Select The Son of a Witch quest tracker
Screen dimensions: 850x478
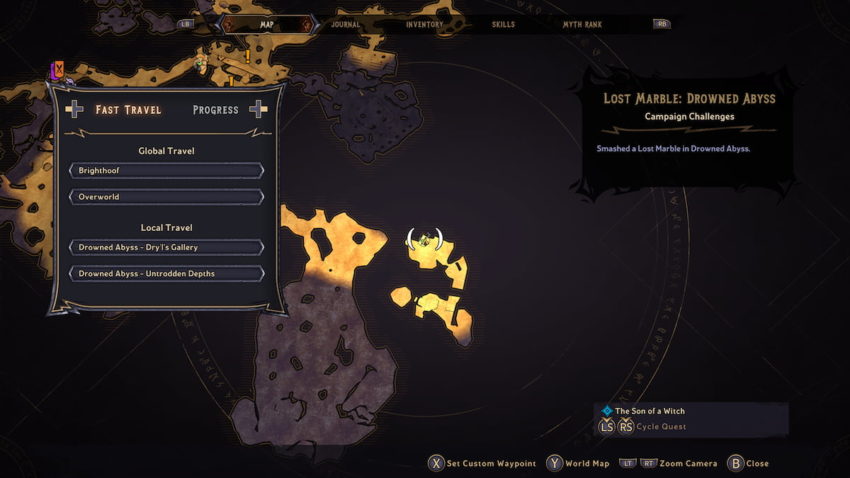(649, 411)
